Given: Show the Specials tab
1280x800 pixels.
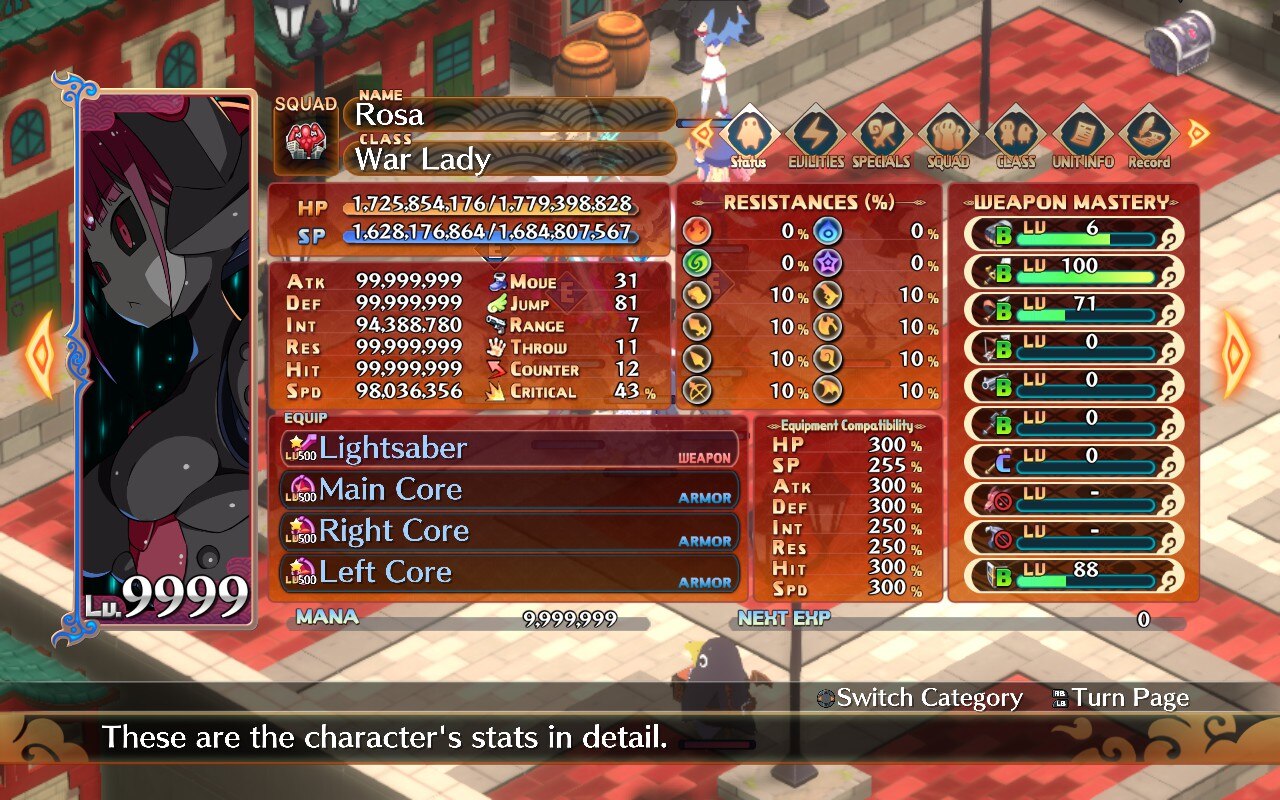Looking at the screenshot, I should 882,136.
